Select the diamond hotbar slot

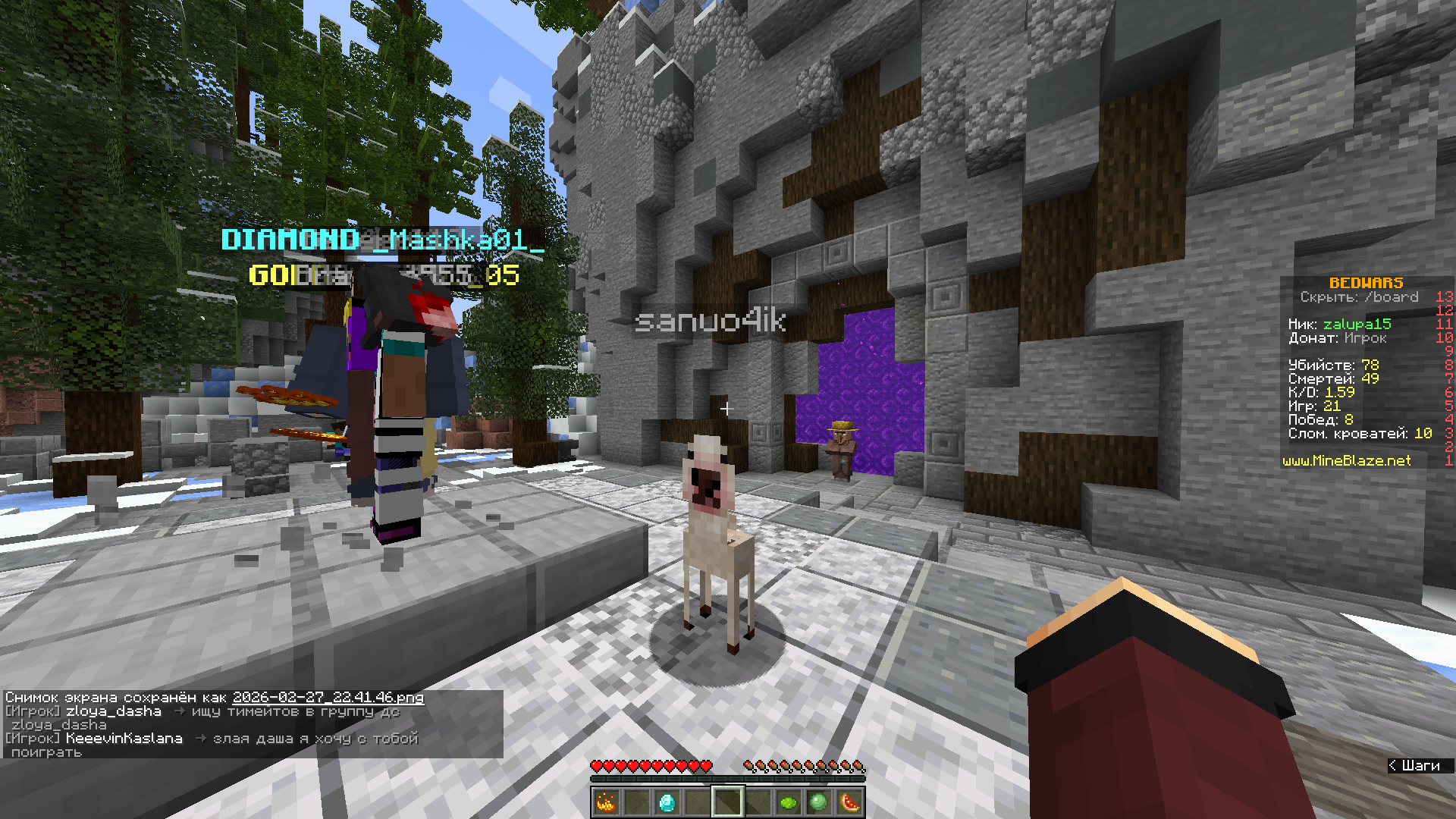coord(667,802)
